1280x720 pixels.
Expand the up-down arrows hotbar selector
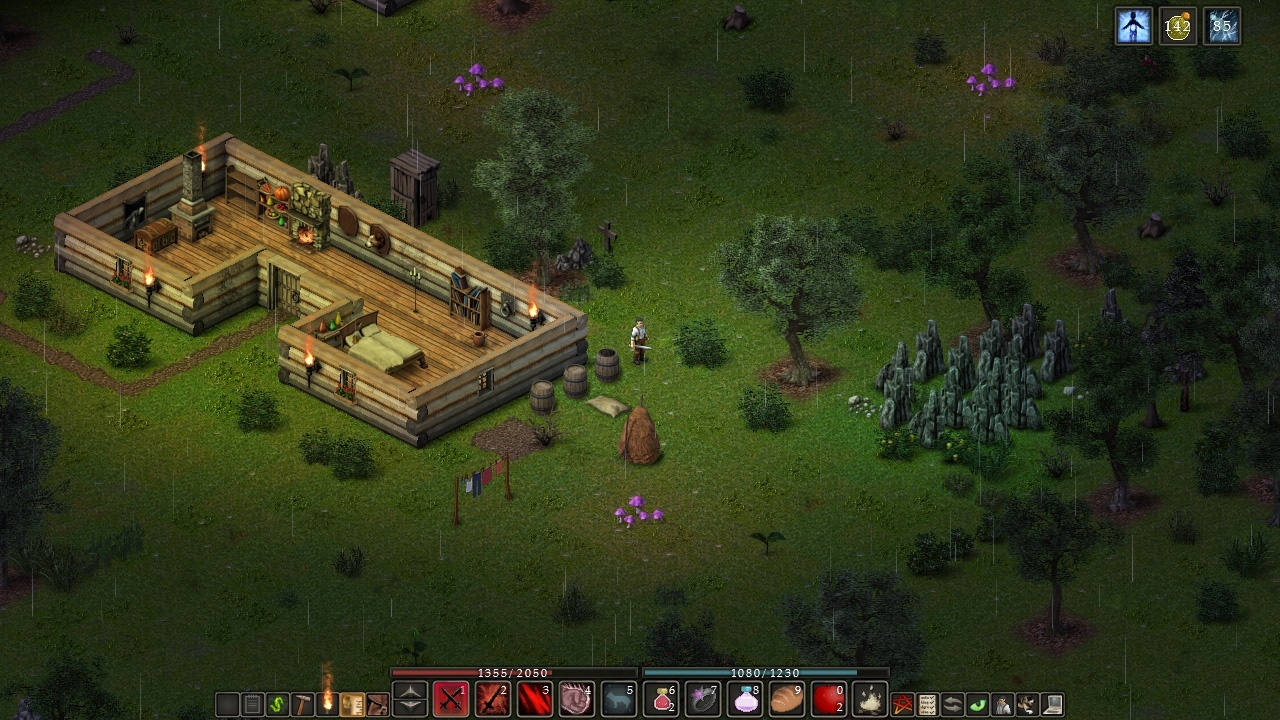411,699
